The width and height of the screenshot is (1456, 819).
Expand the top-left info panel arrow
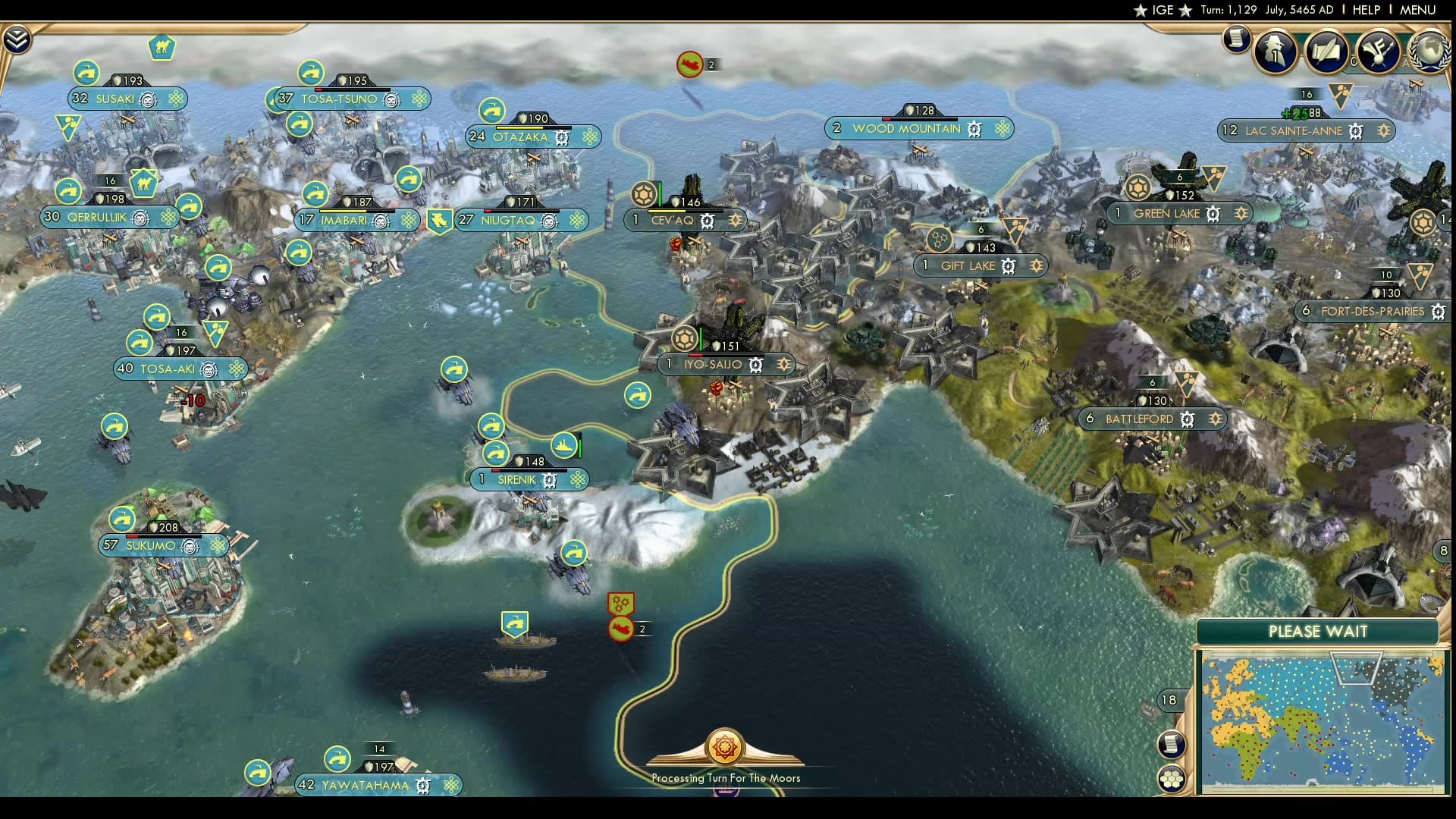[x=16, y=39]
